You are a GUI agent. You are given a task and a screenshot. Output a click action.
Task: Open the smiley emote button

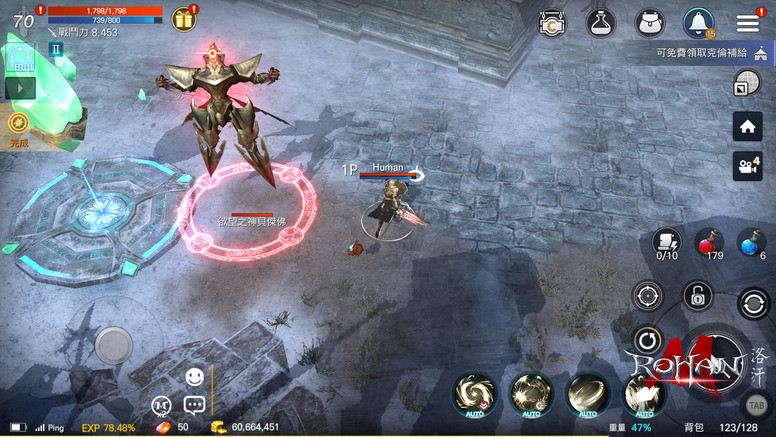click(194, 377)
